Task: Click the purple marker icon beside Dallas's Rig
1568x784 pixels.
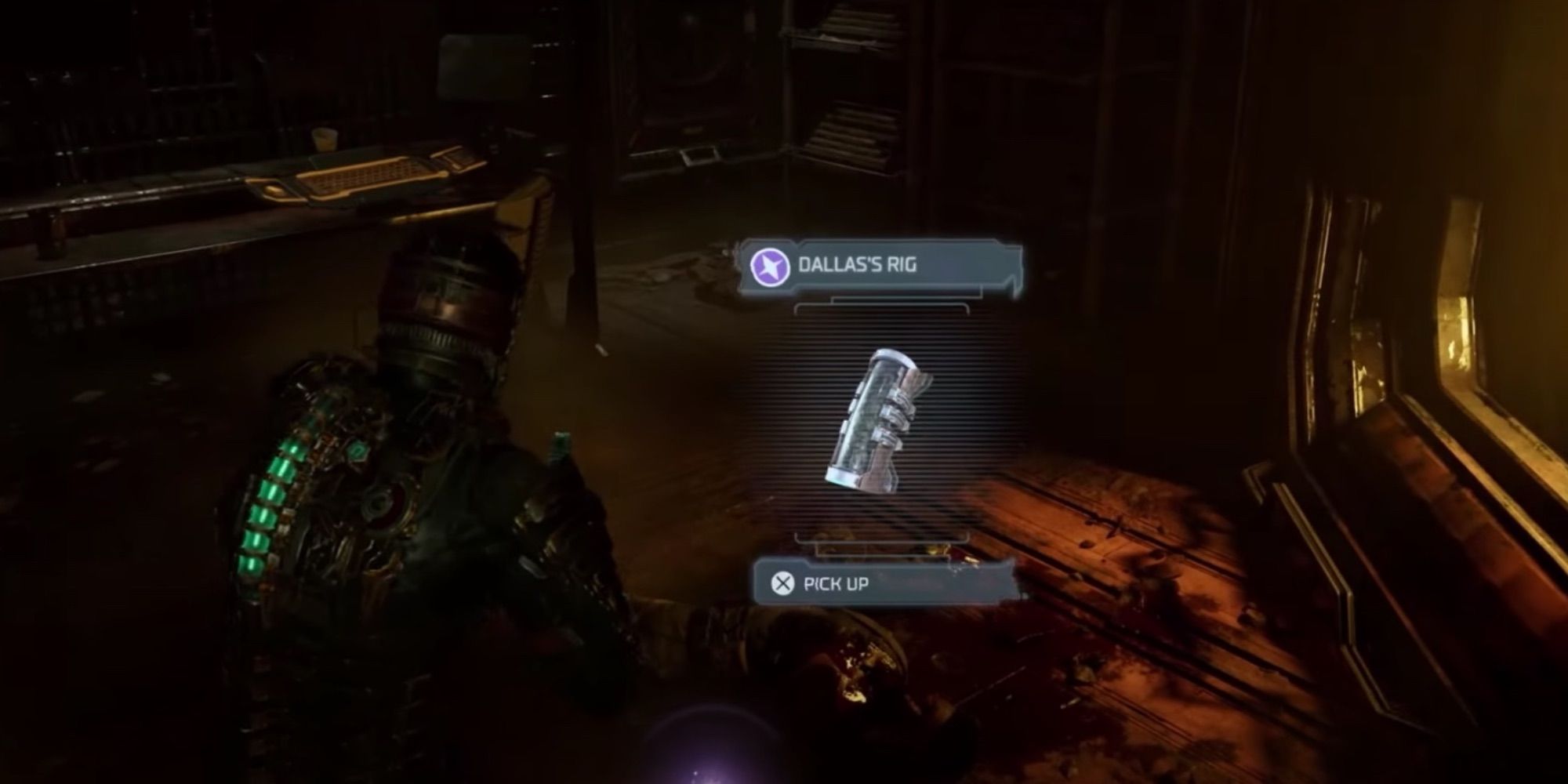Action: pyautogui.click(x=770, y=266)
